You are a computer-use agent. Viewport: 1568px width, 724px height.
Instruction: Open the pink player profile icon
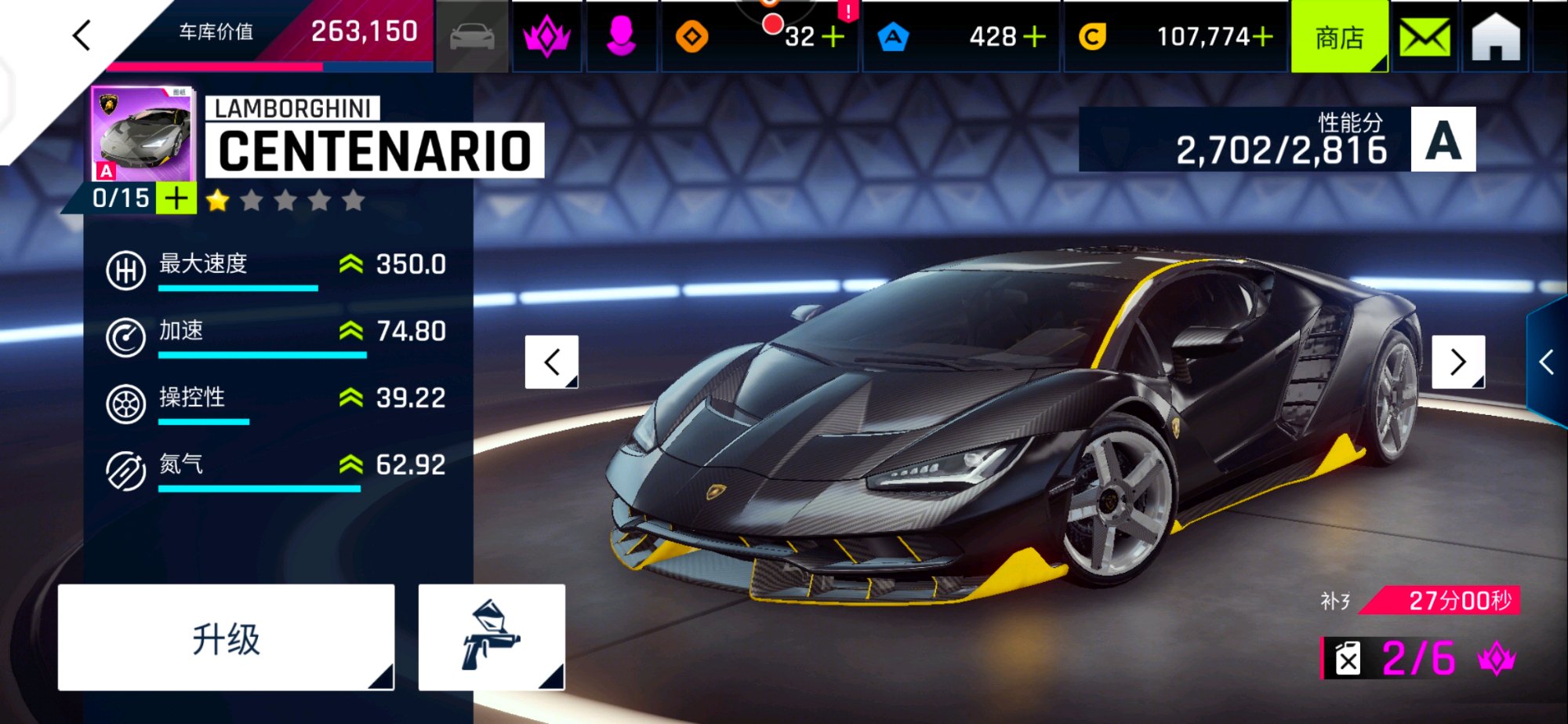[621, 37]
